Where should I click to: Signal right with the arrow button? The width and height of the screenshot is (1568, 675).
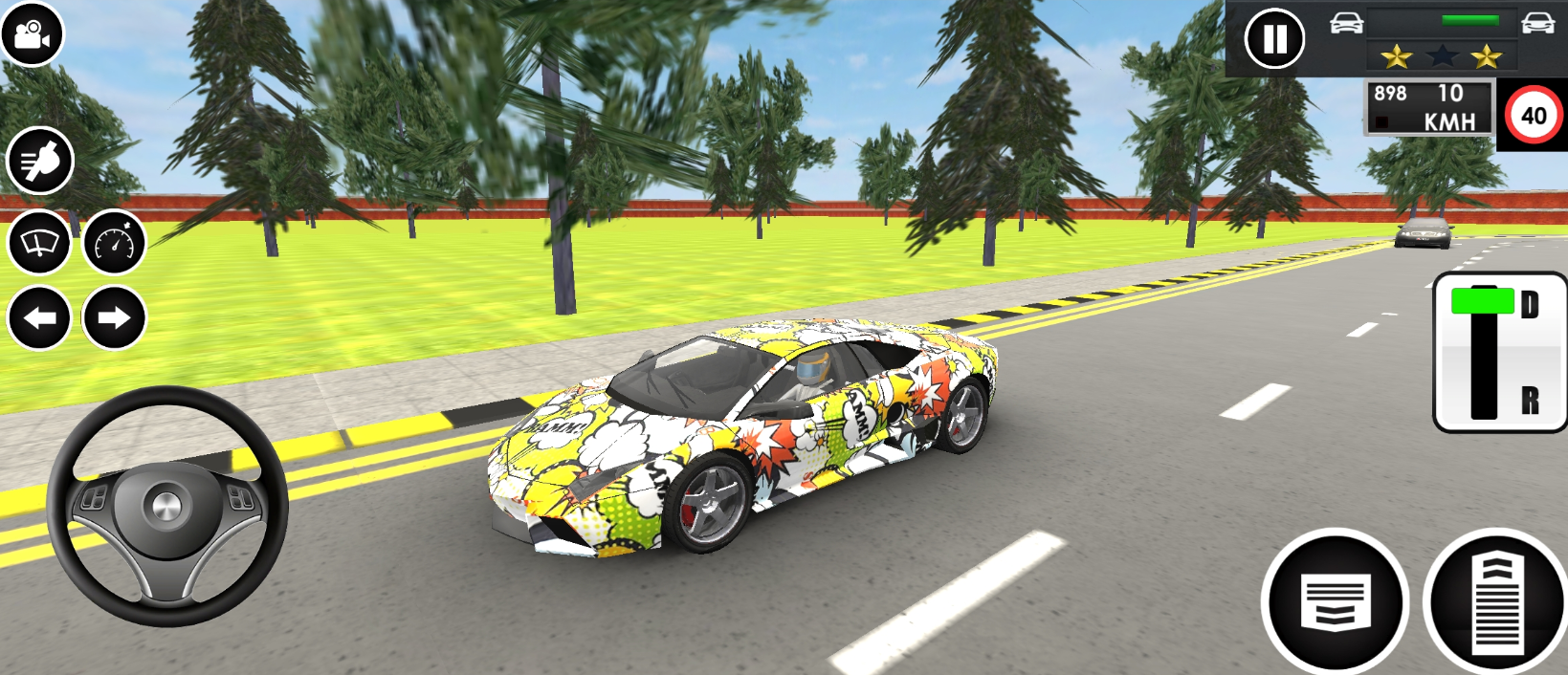point(114,317)
